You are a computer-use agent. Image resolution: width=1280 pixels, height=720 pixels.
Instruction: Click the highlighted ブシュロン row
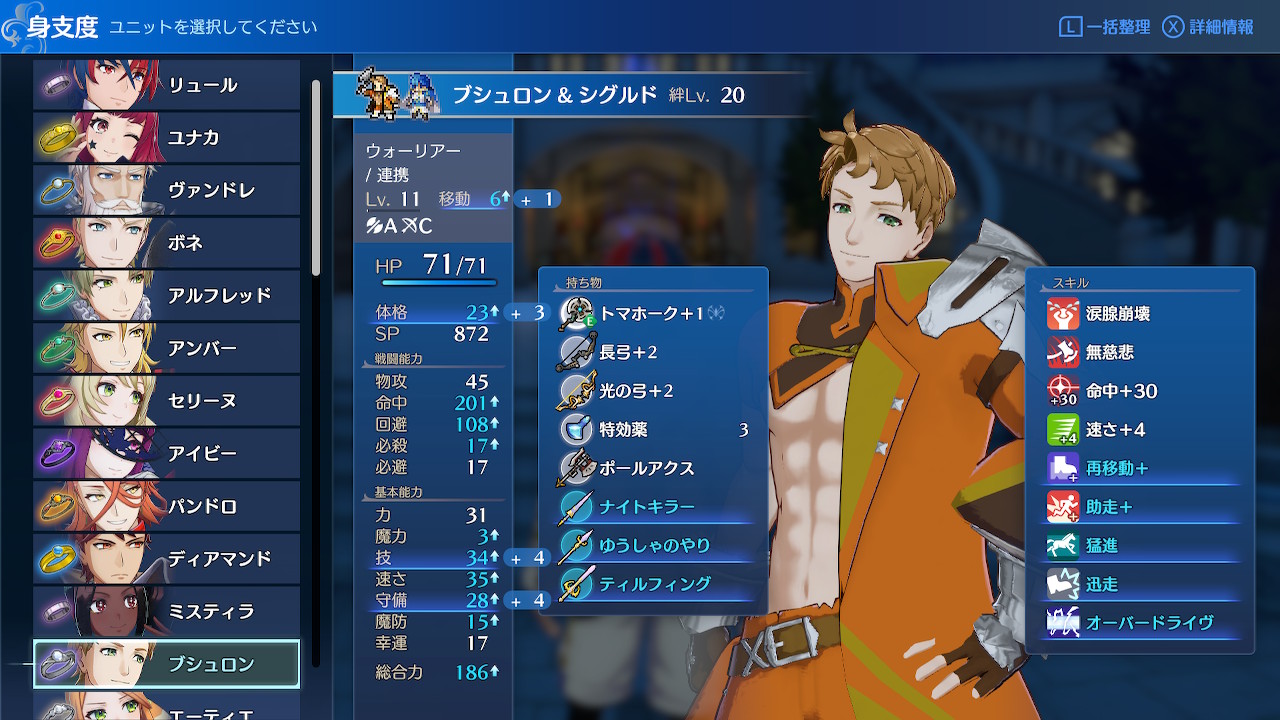coord(167,665)
